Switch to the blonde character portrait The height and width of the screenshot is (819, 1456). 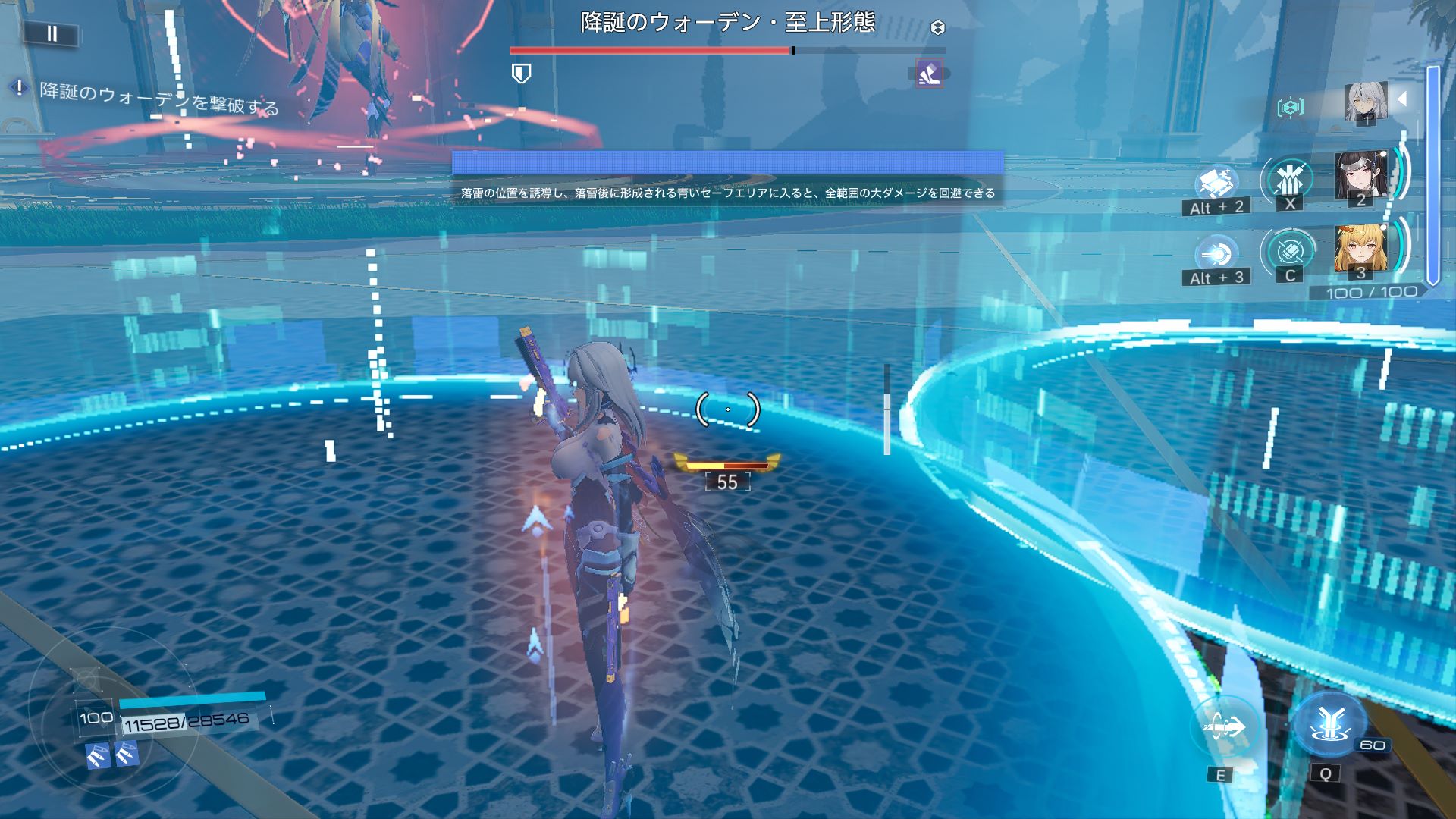point(1360,249)
